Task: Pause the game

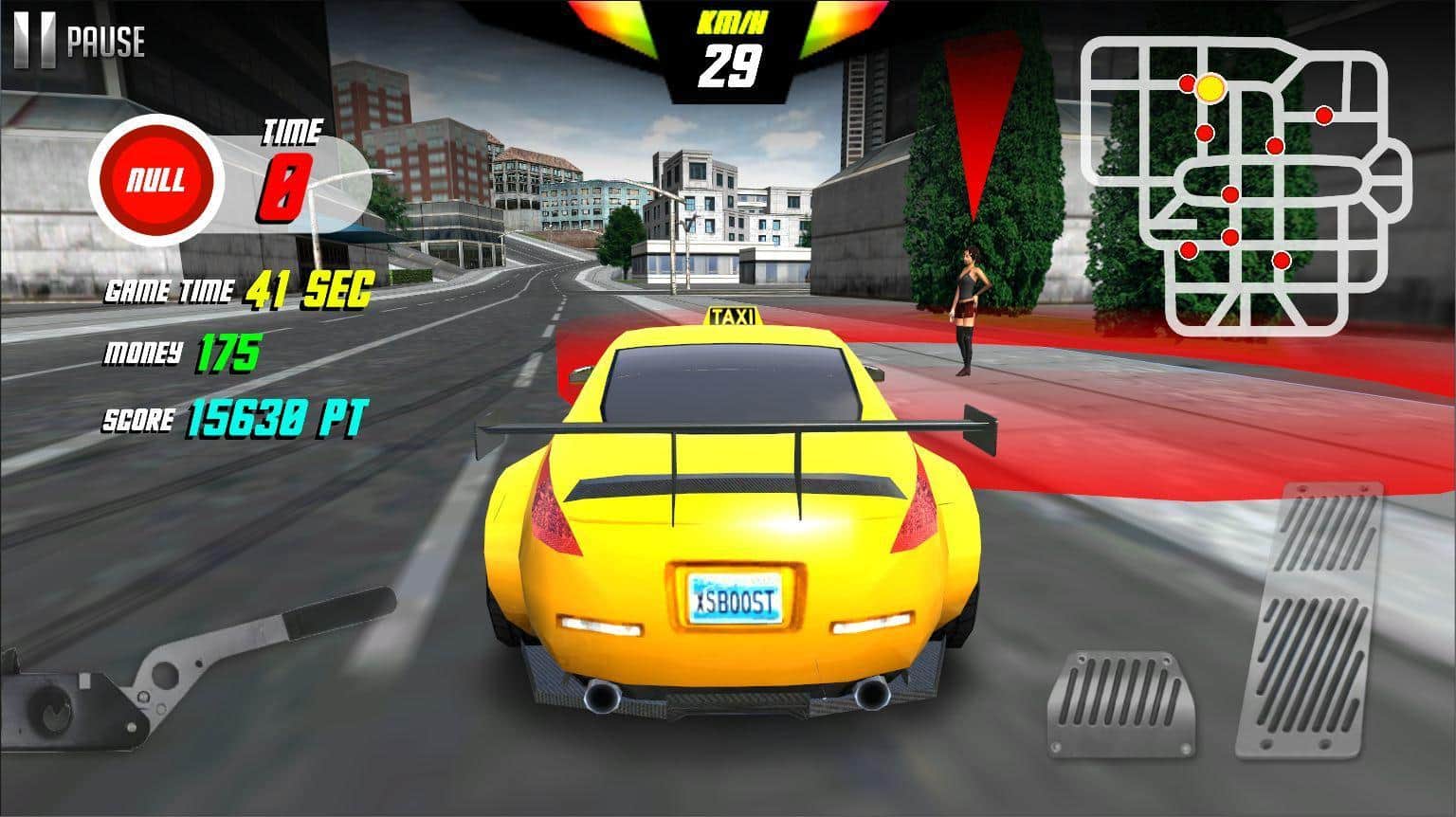Action: tap(80, 42)
